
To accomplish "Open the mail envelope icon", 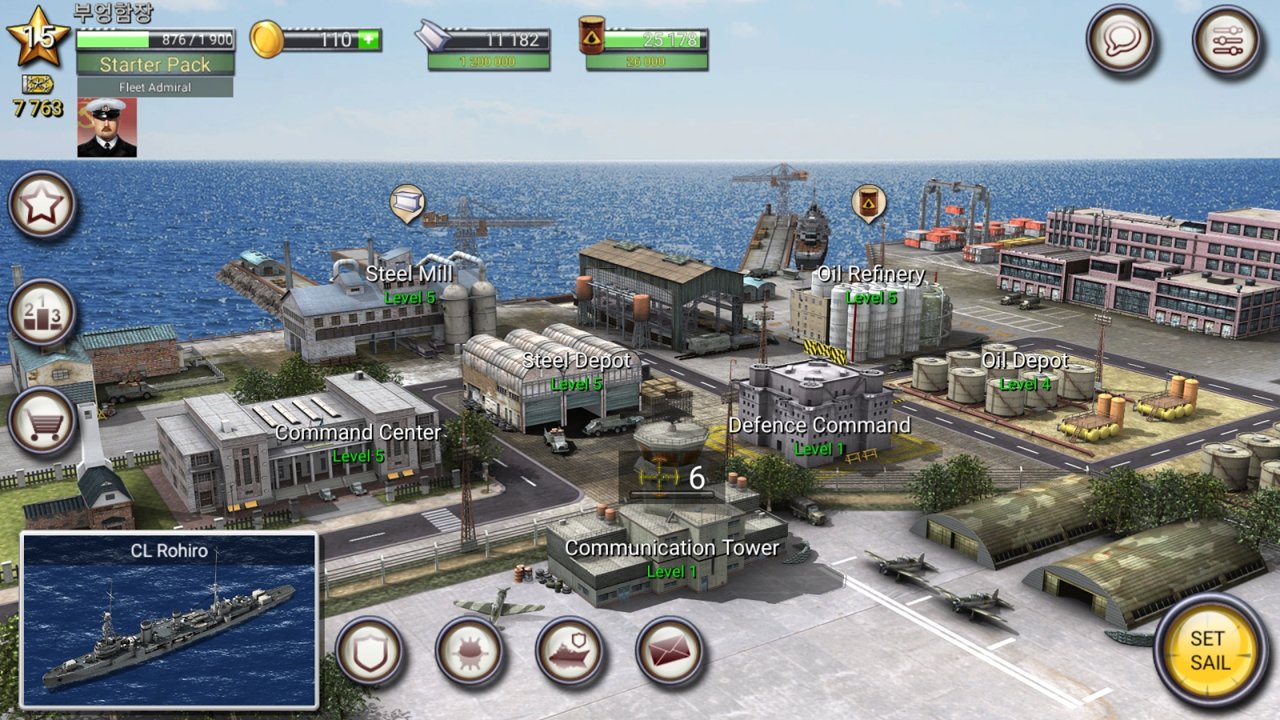I will [x=668, y=651].
